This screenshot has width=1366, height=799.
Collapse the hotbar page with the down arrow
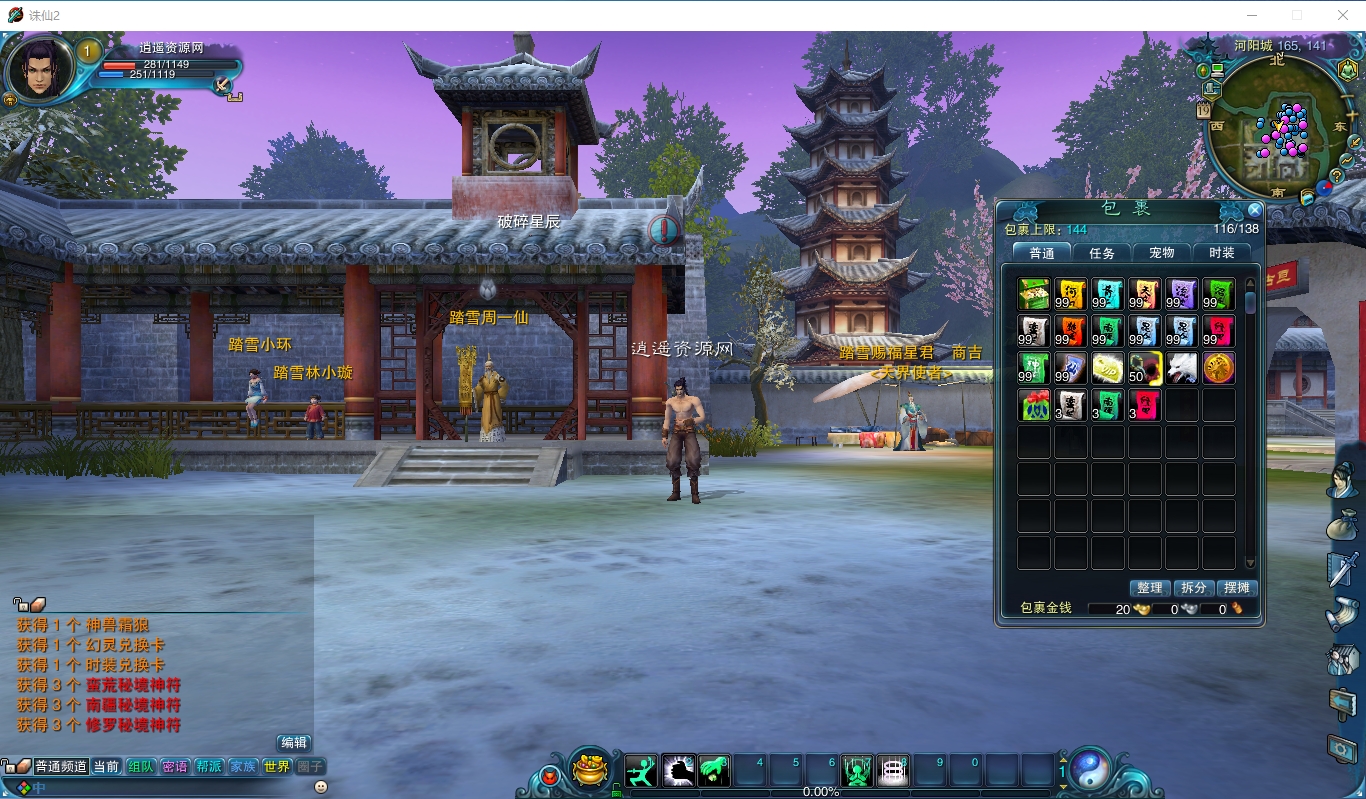(x=1063, y=788)
